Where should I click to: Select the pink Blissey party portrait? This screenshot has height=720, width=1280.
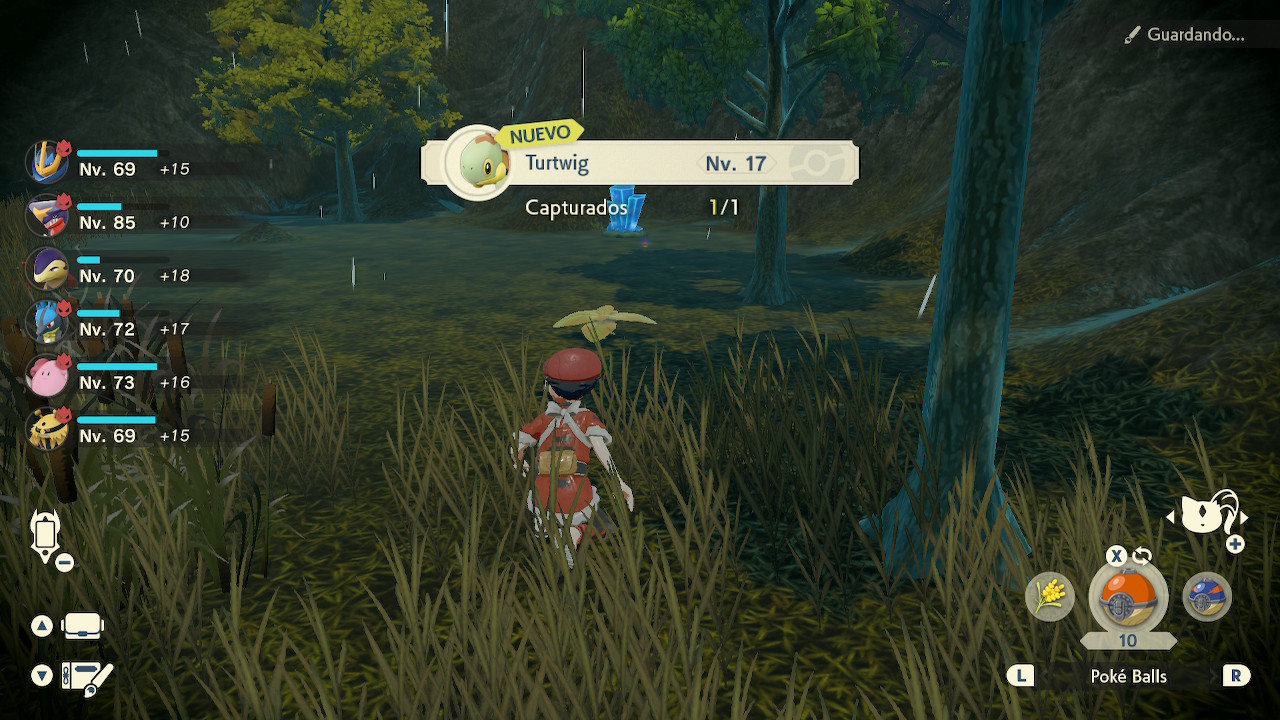tap(46, 375)
